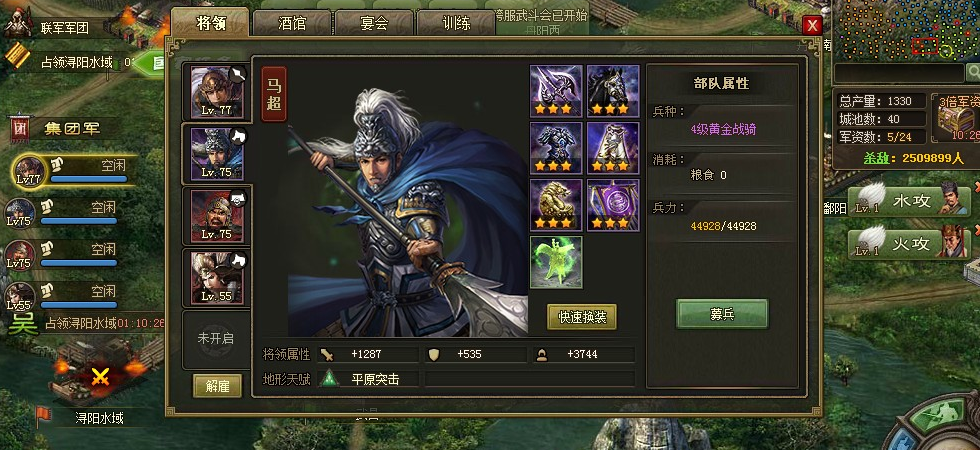Select the black warhorse equipment slot
The image size is (980, 450).
(612, 91)
